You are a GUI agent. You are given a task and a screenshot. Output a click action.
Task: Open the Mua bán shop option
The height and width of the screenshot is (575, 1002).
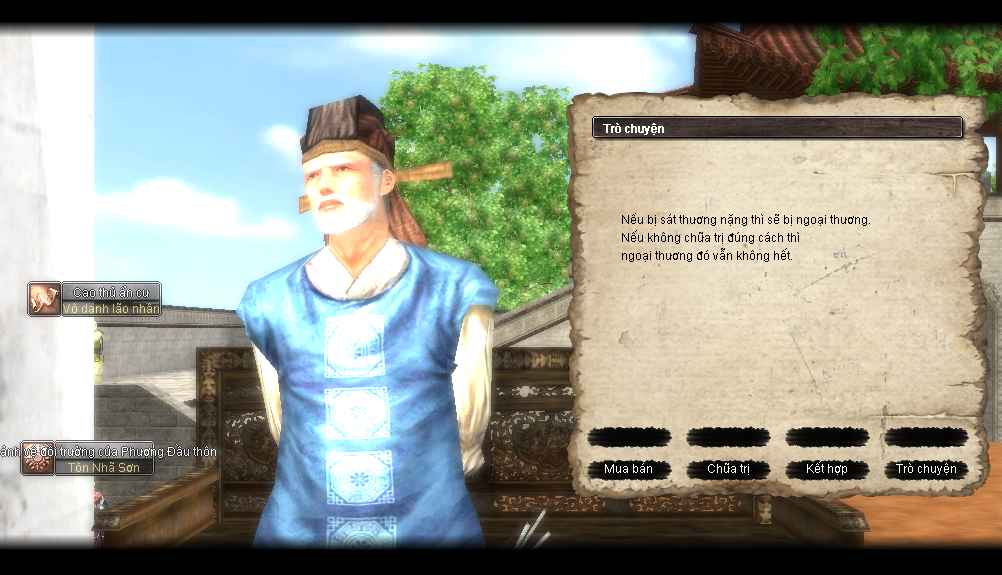point(628,469)
